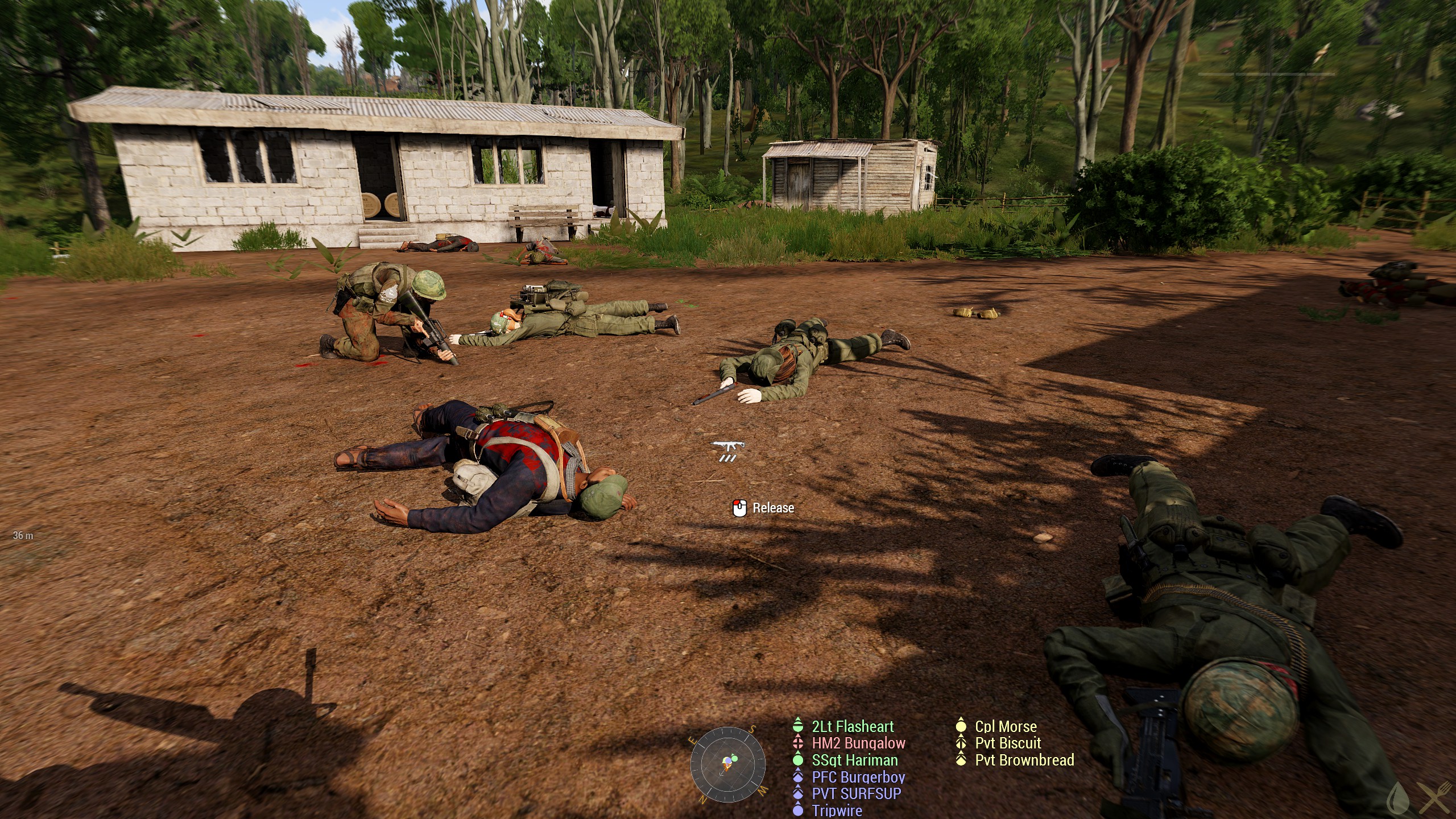Click Pvt Biscuit in the squad list

pos(1007,743)
